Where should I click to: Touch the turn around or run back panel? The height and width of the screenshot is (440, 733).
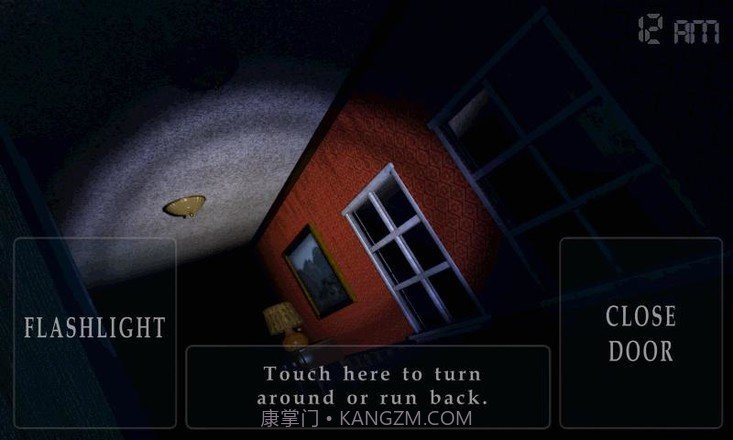coord(368,385)
